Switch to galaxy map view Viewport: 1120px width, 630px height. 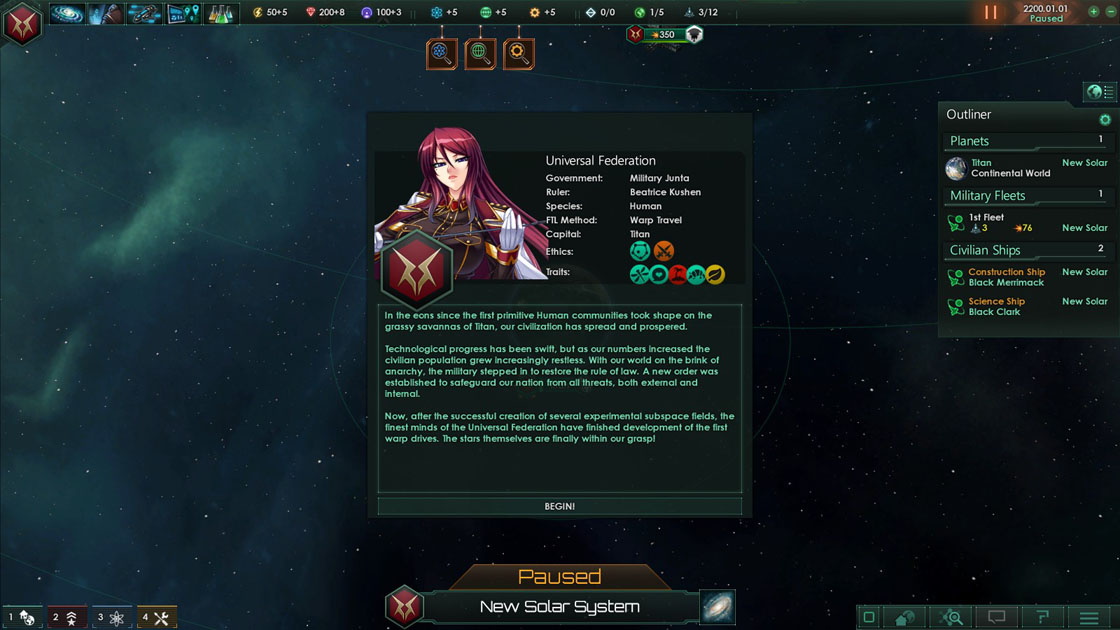tap(717, 607)
